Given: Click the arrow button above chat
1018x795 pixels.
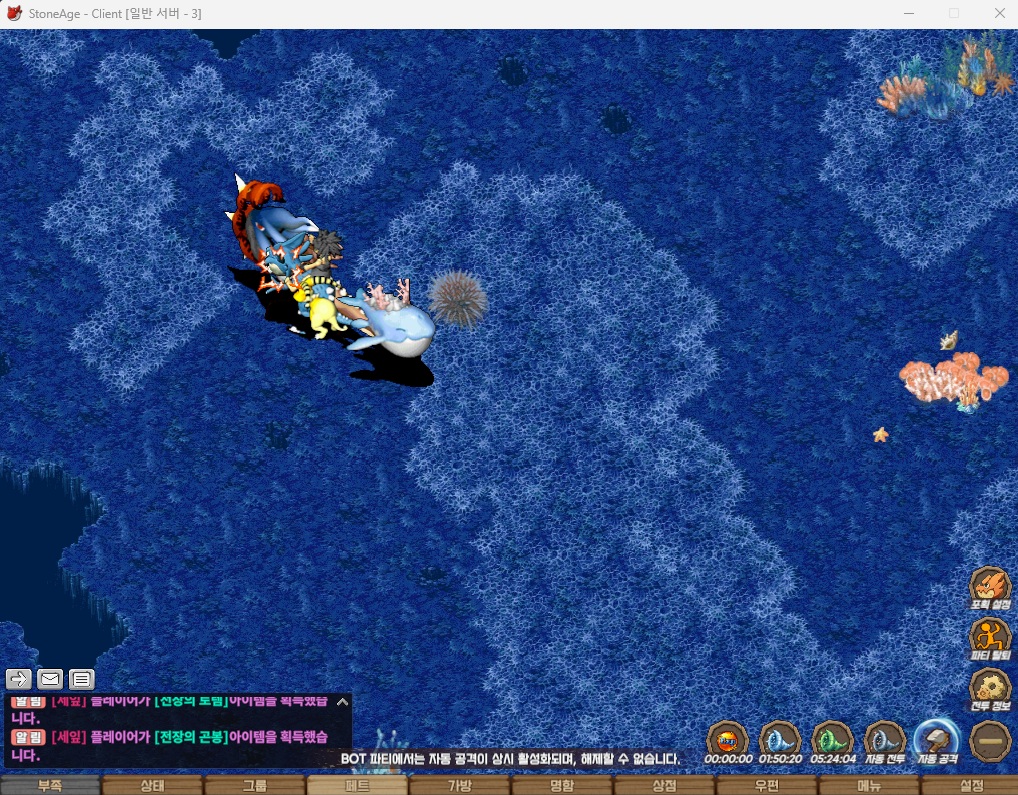Looking at the screenshot, I should click(x=19, y=680).
